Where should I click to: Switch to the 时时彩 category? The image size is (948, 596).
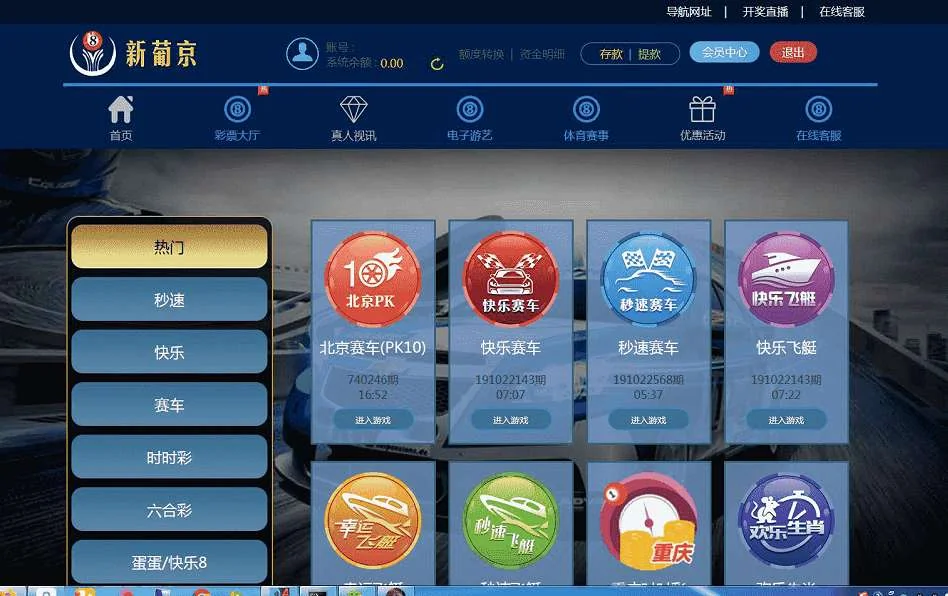coord(170,458)
